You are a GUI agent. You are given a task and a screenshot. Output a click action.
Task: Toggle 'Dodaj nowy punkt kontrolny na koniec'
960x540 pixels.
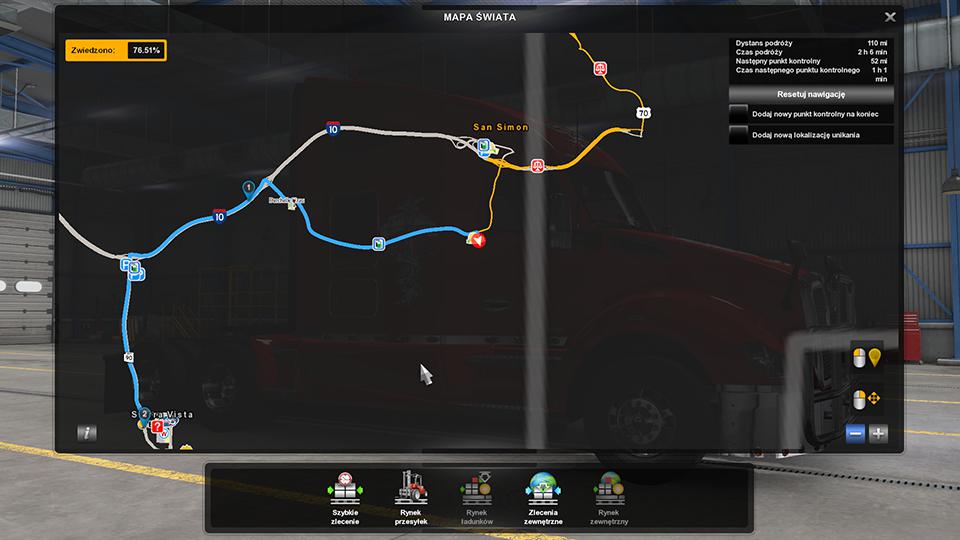pyautogui.click(x=739, y=115)
